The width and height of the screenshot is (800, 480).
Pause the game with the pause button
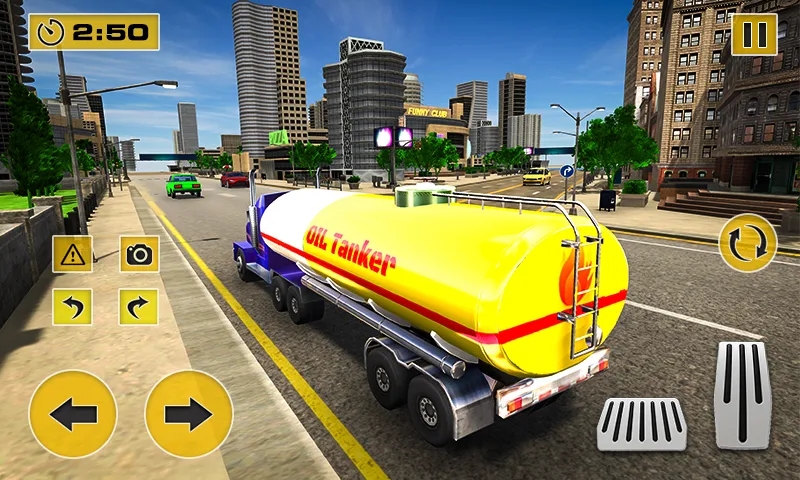point(754,34)
